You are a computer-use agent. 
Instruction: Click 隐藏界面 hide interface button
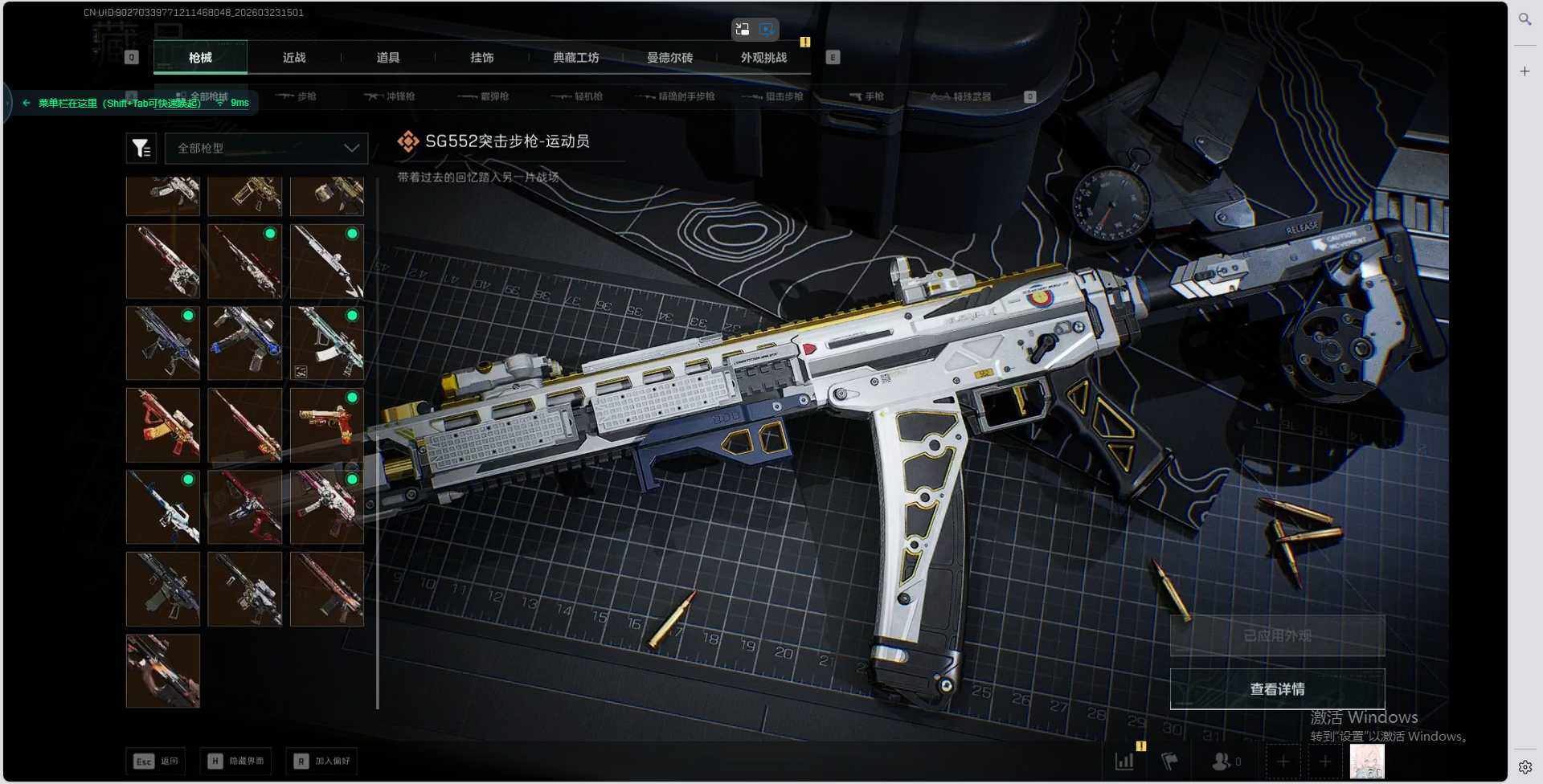coord(236,761)
